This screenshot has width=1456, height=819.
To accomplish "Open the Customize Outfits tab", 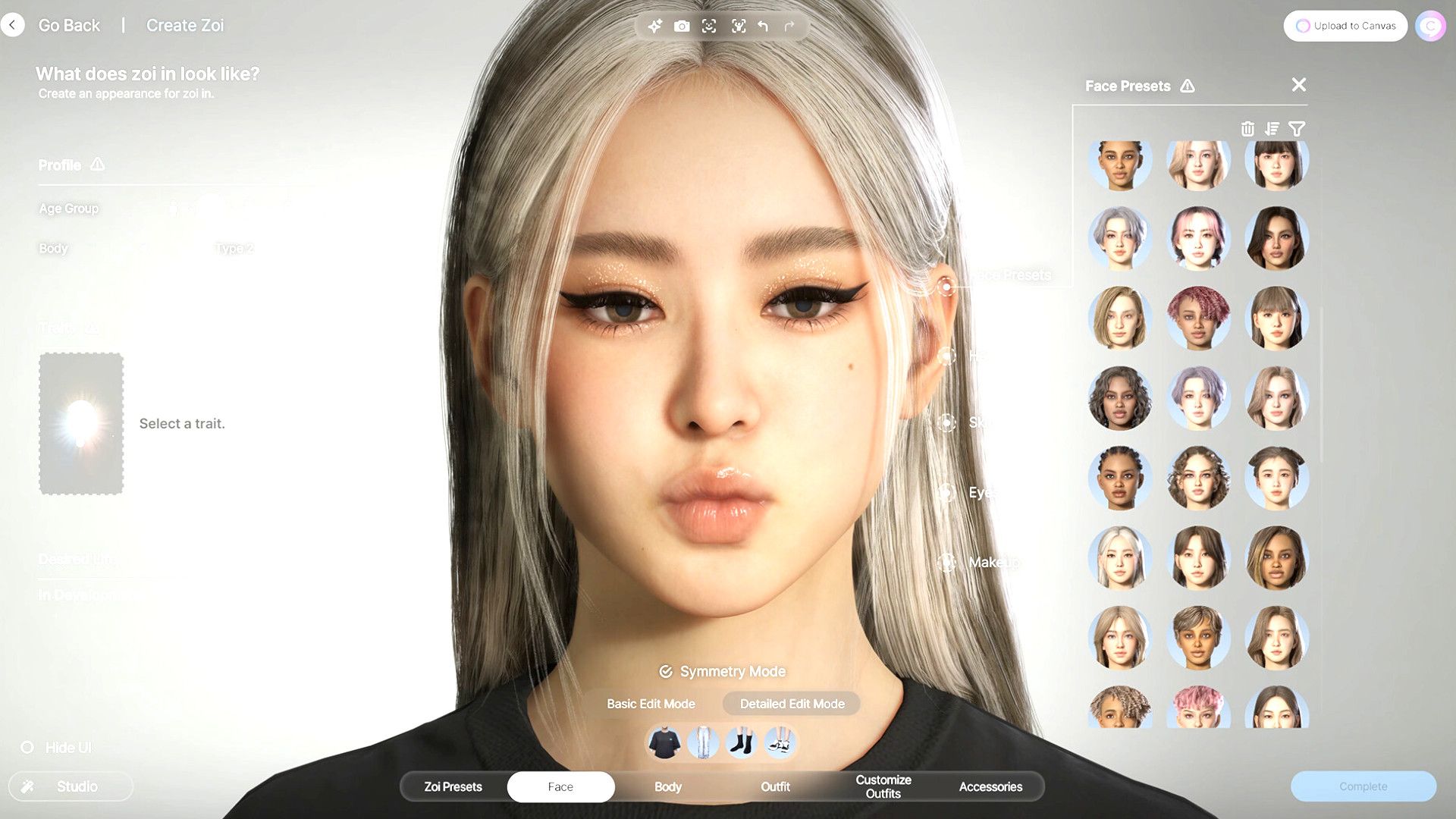I will [x=883, y=786].
